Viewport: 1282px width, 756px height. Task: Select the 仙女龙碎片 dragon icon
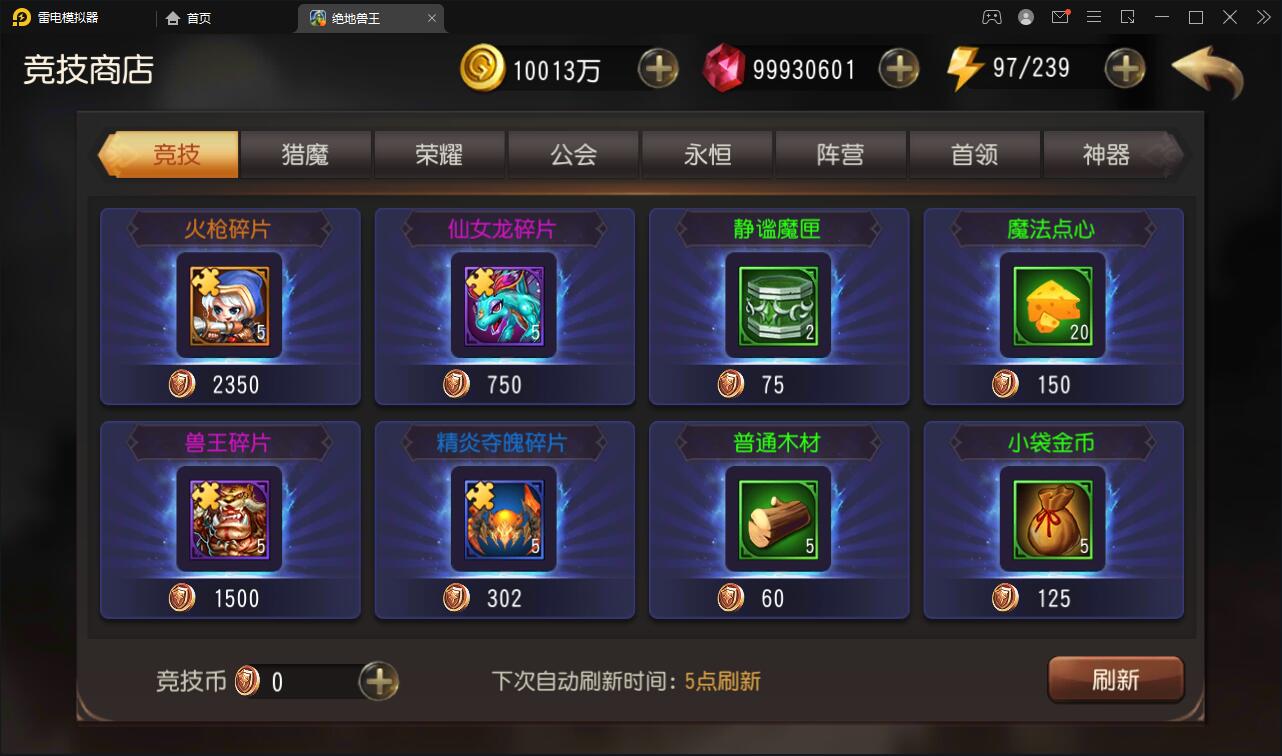[x=504, y=305]
